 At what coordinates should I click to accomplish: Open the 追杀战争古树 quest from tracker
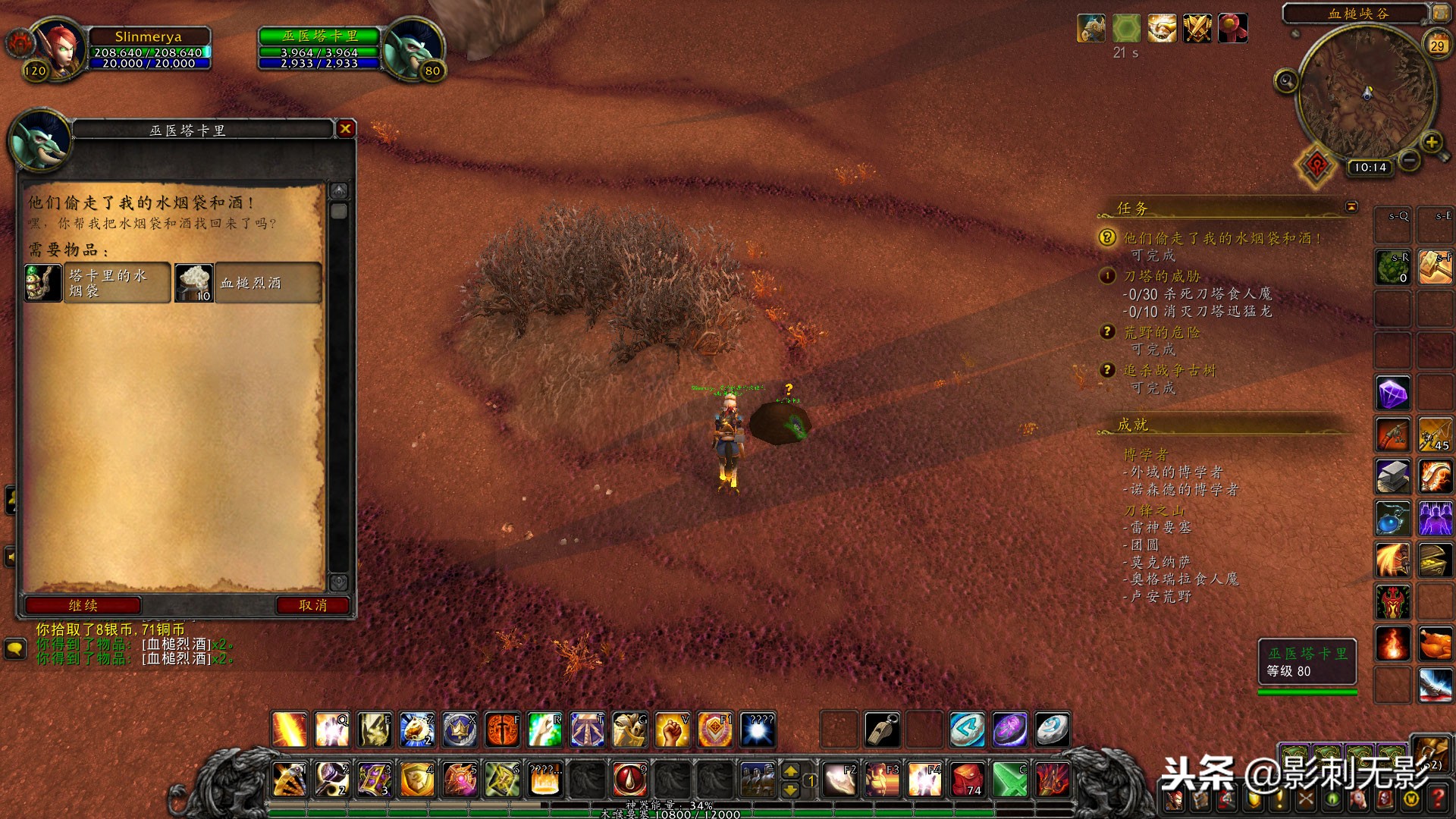click(x=1169, y=370)
